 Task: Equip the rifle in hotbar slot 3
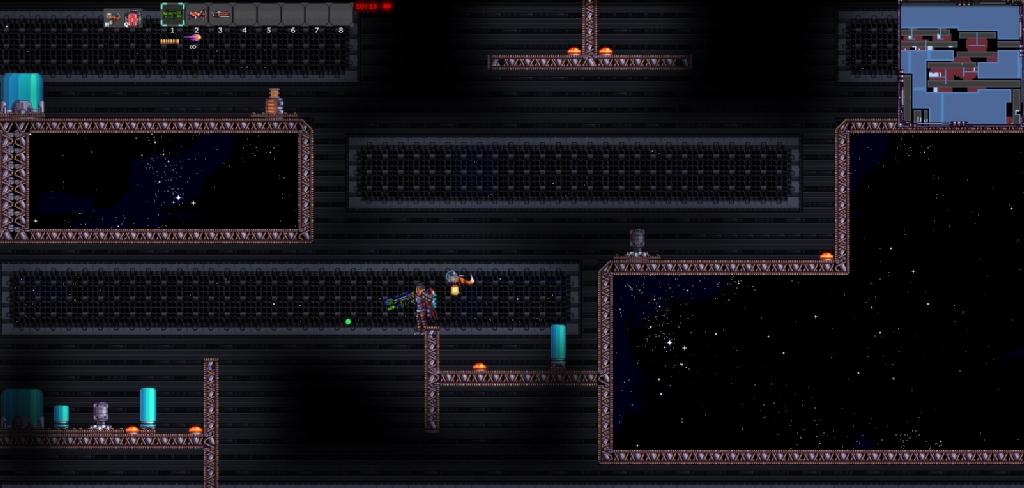221,14
